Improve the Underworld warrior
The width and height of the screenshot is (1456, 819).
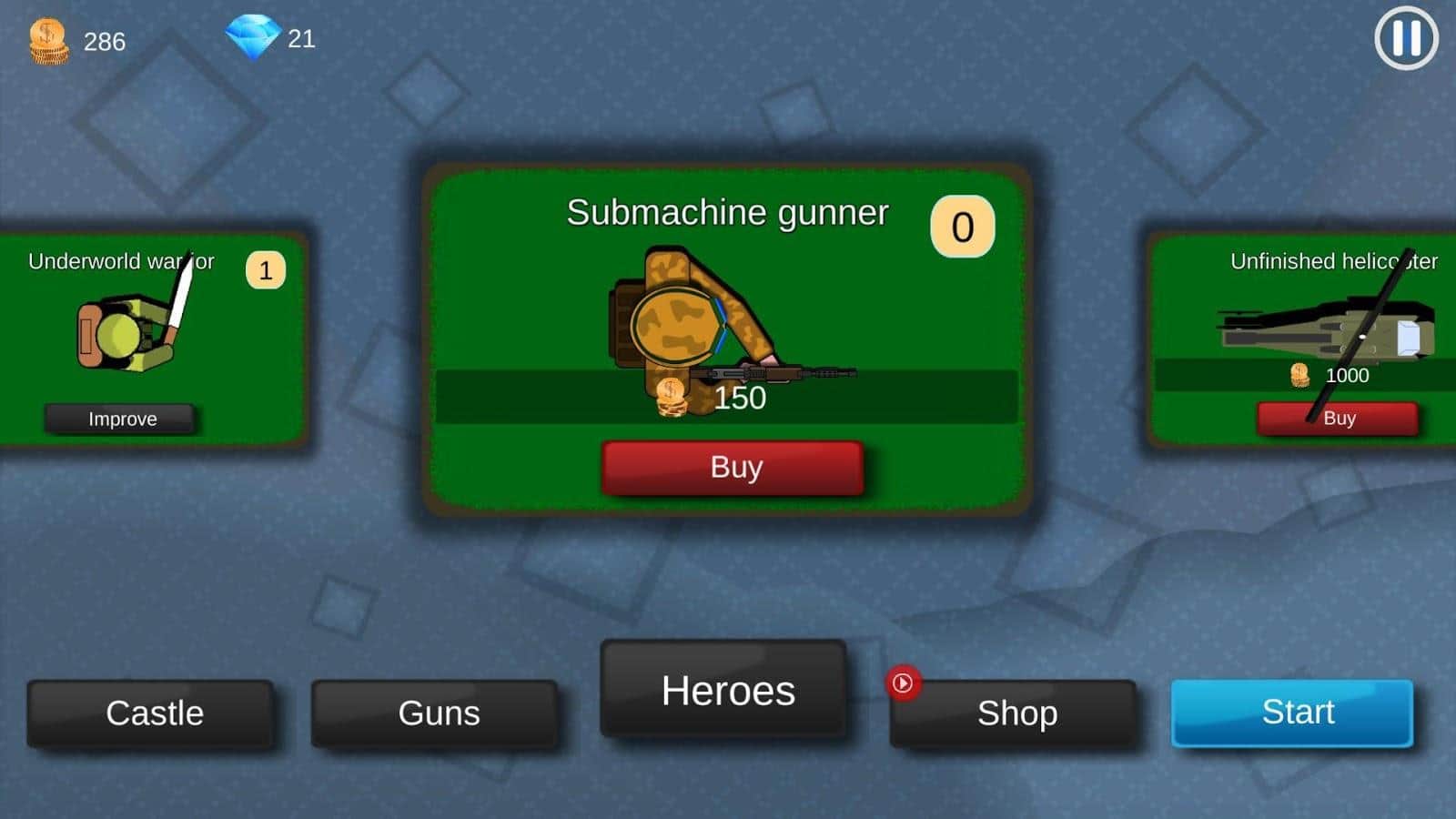coord(121,419)
